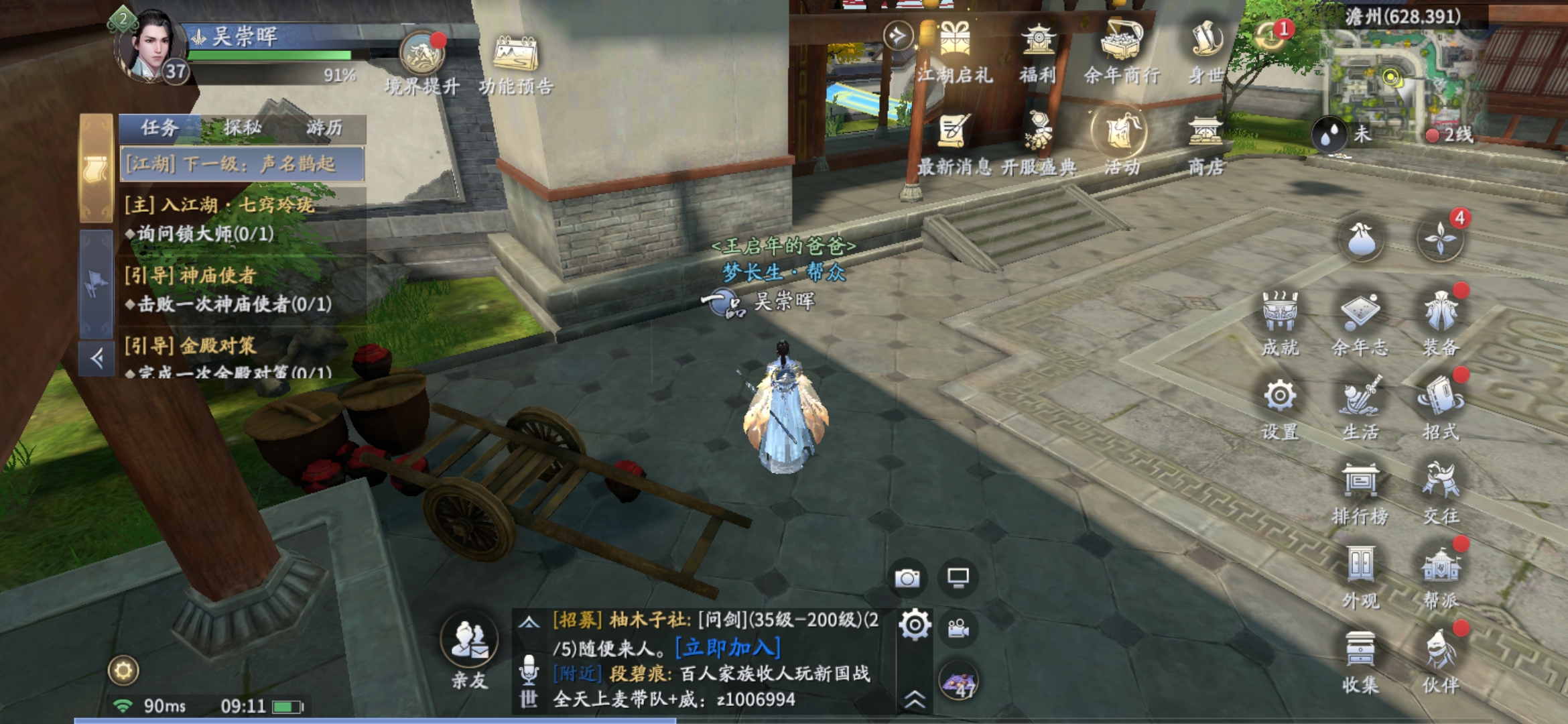The width and height of the screenshot is (1568, 724).
Task: Click 立即加入 in the chat
Action: click(x=728, y=648)
